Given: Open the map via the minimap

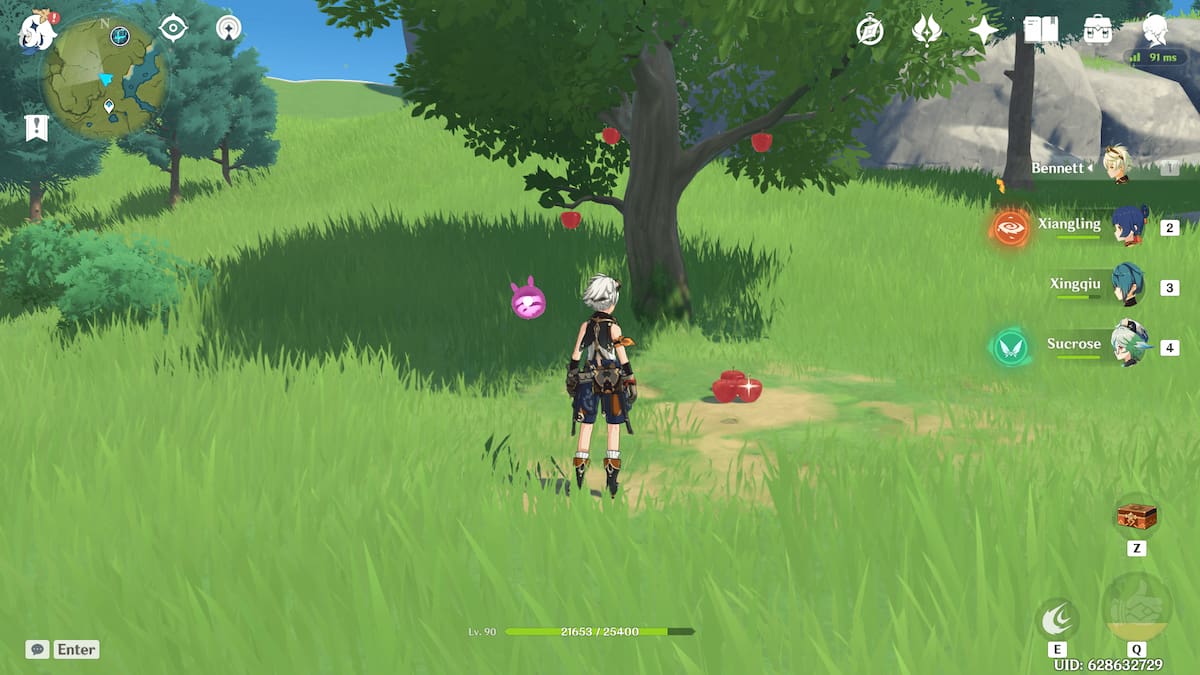Looking at the screenshot, I should pos(103,78).
